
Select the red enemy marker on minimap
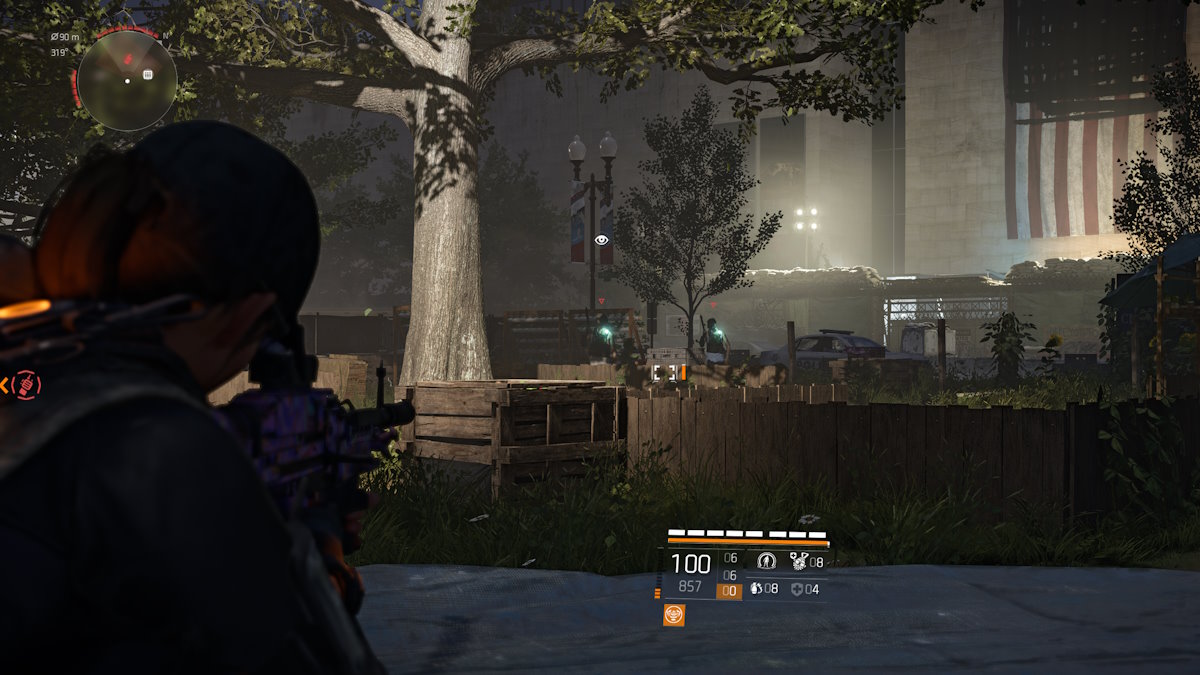tap(129, 61)
